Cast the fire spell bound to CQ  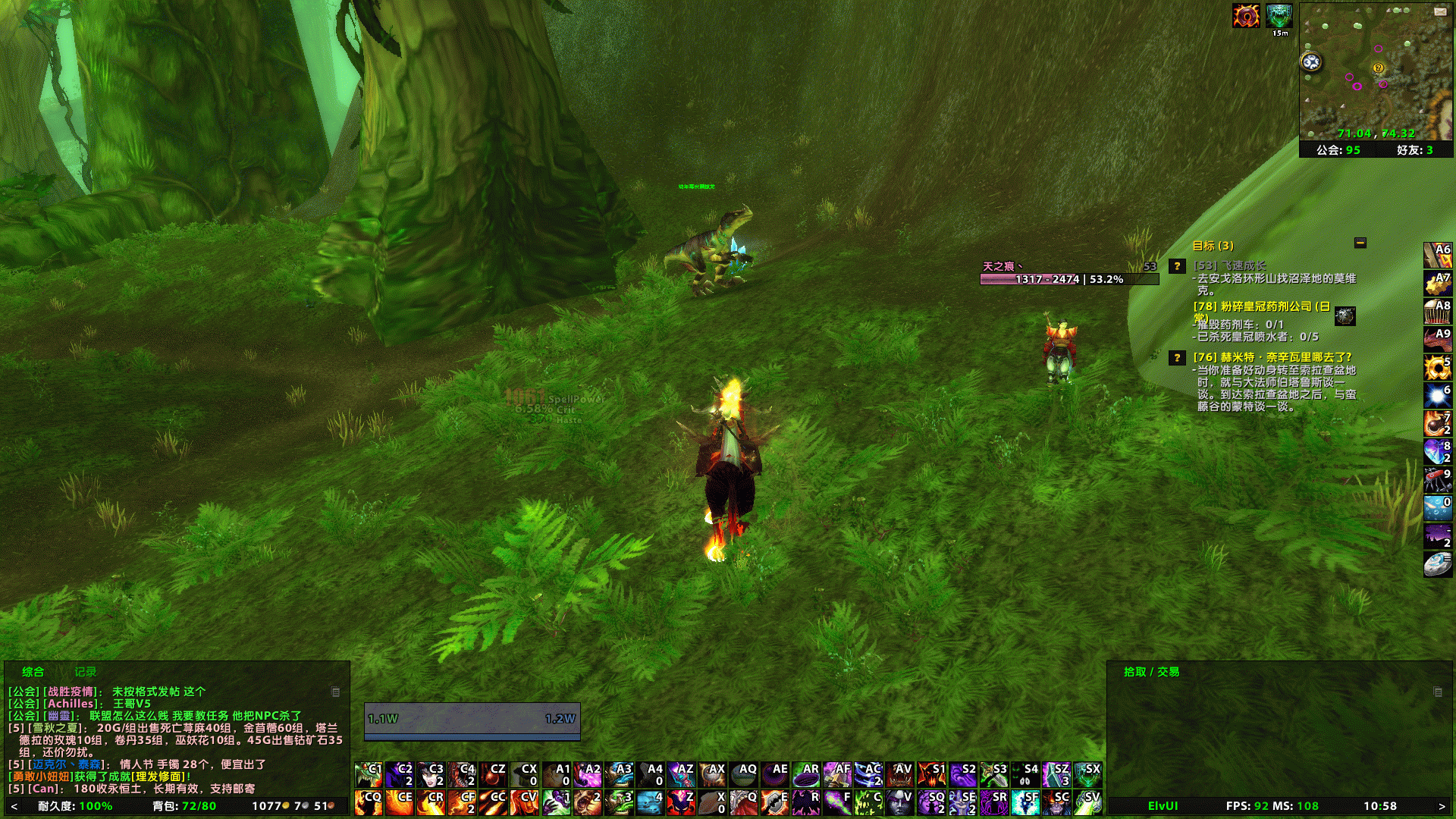coord(369,802)
